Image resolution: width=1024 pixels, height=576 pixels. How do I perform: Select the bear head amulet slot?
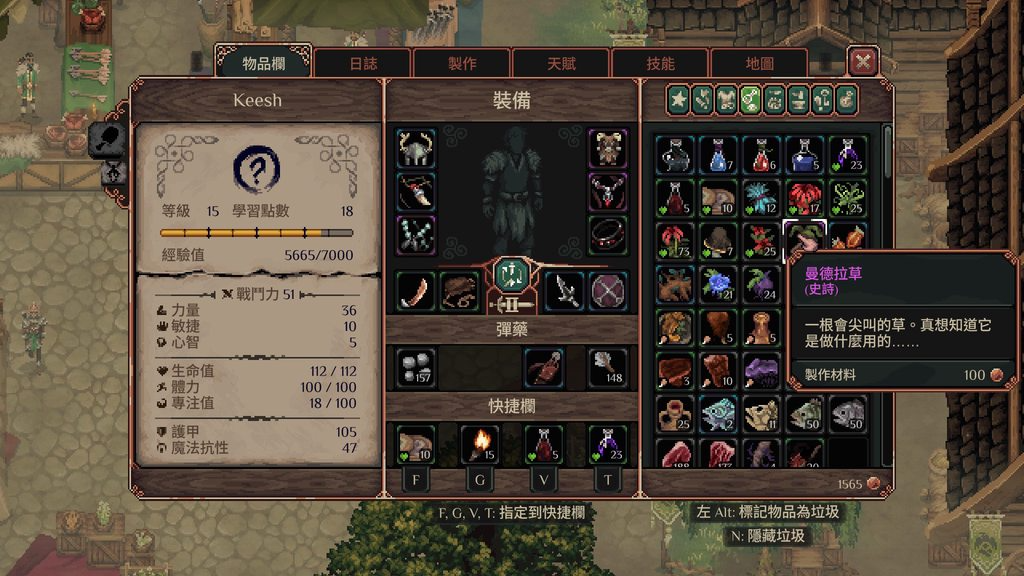(x=607, y=148)
